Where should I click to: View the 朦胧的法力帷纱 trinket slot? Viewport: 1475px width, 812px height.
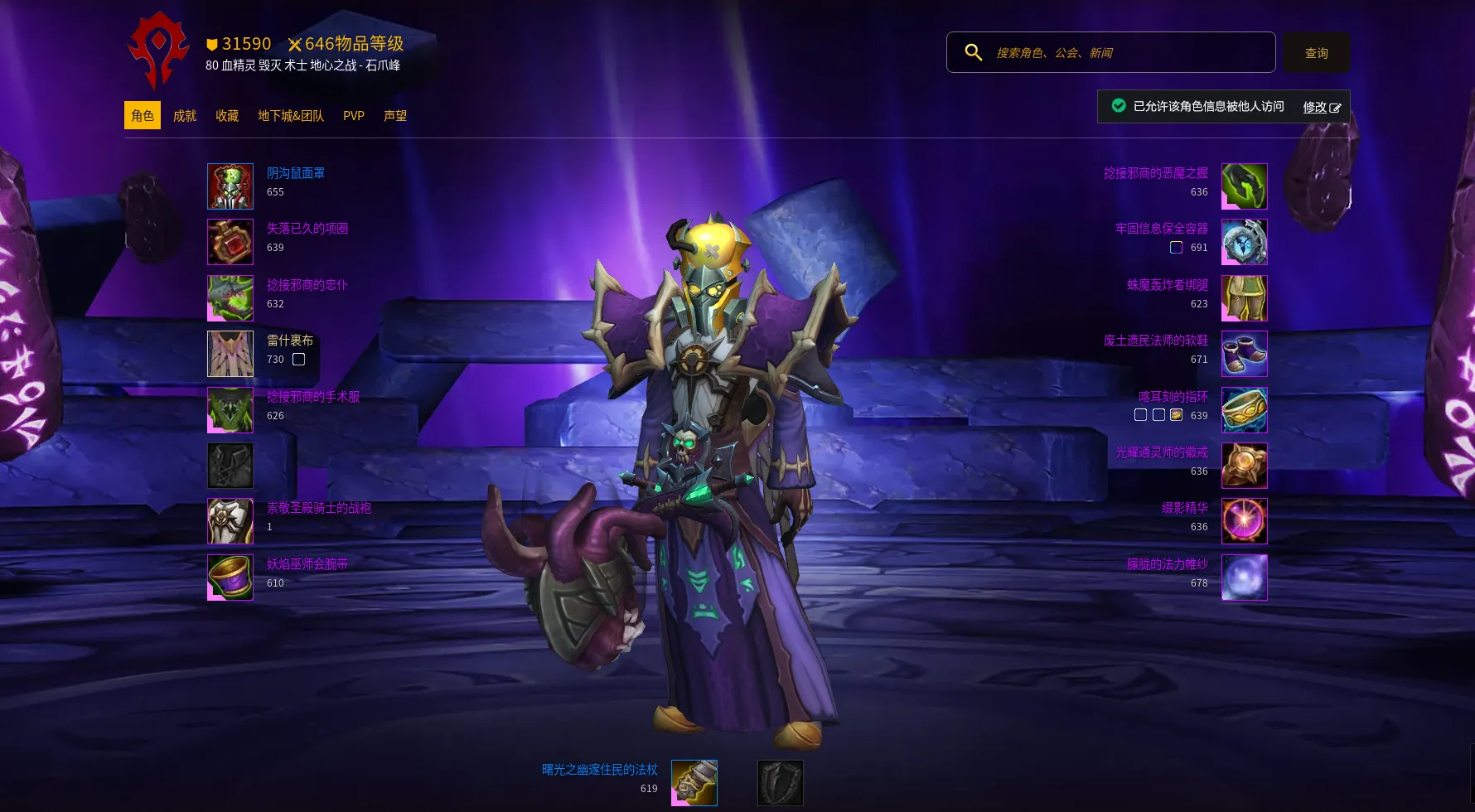[1244, 578]
